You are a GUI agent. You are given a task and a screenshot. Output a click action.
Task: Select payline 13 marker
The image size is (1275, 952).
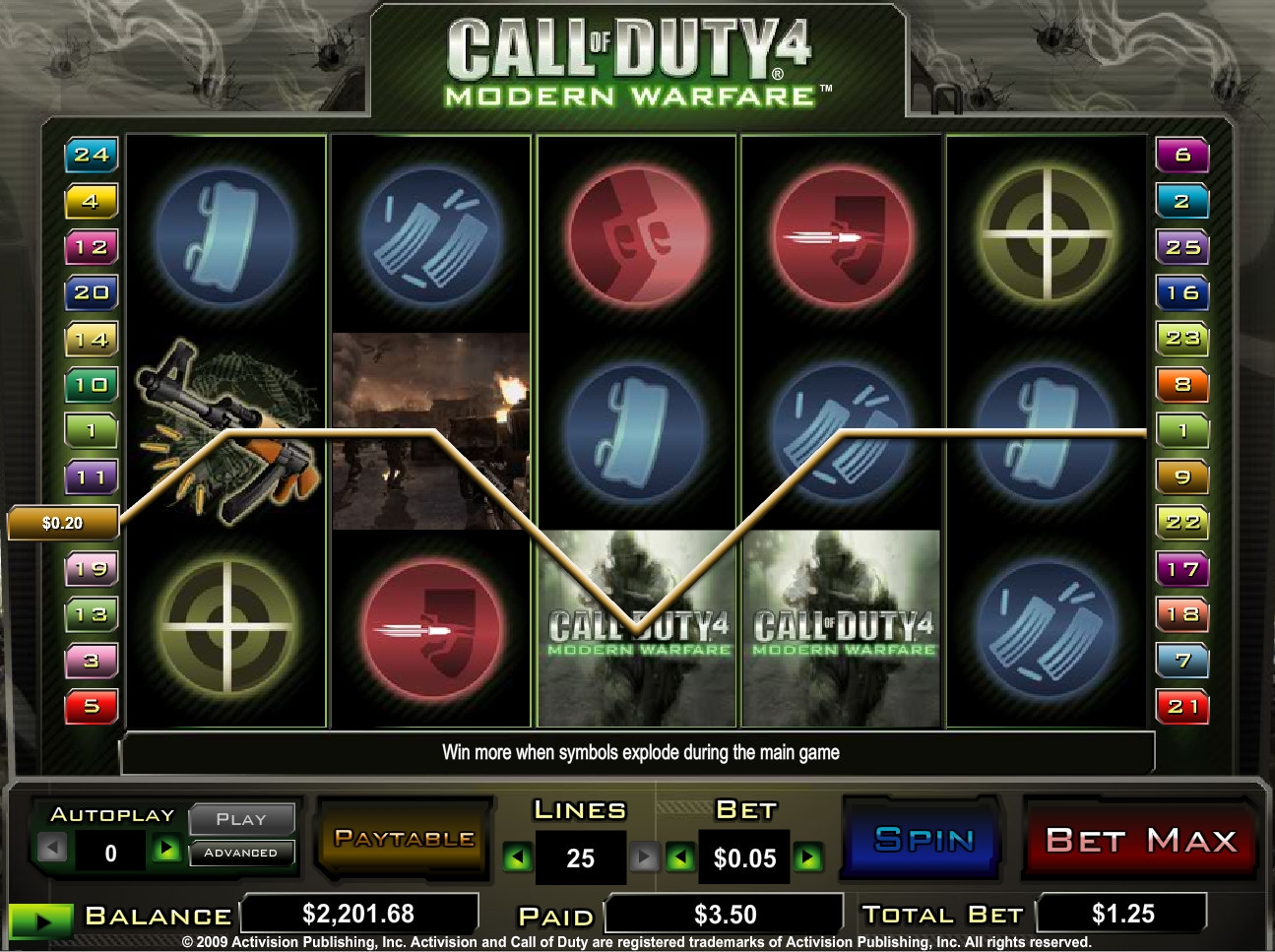91,614
